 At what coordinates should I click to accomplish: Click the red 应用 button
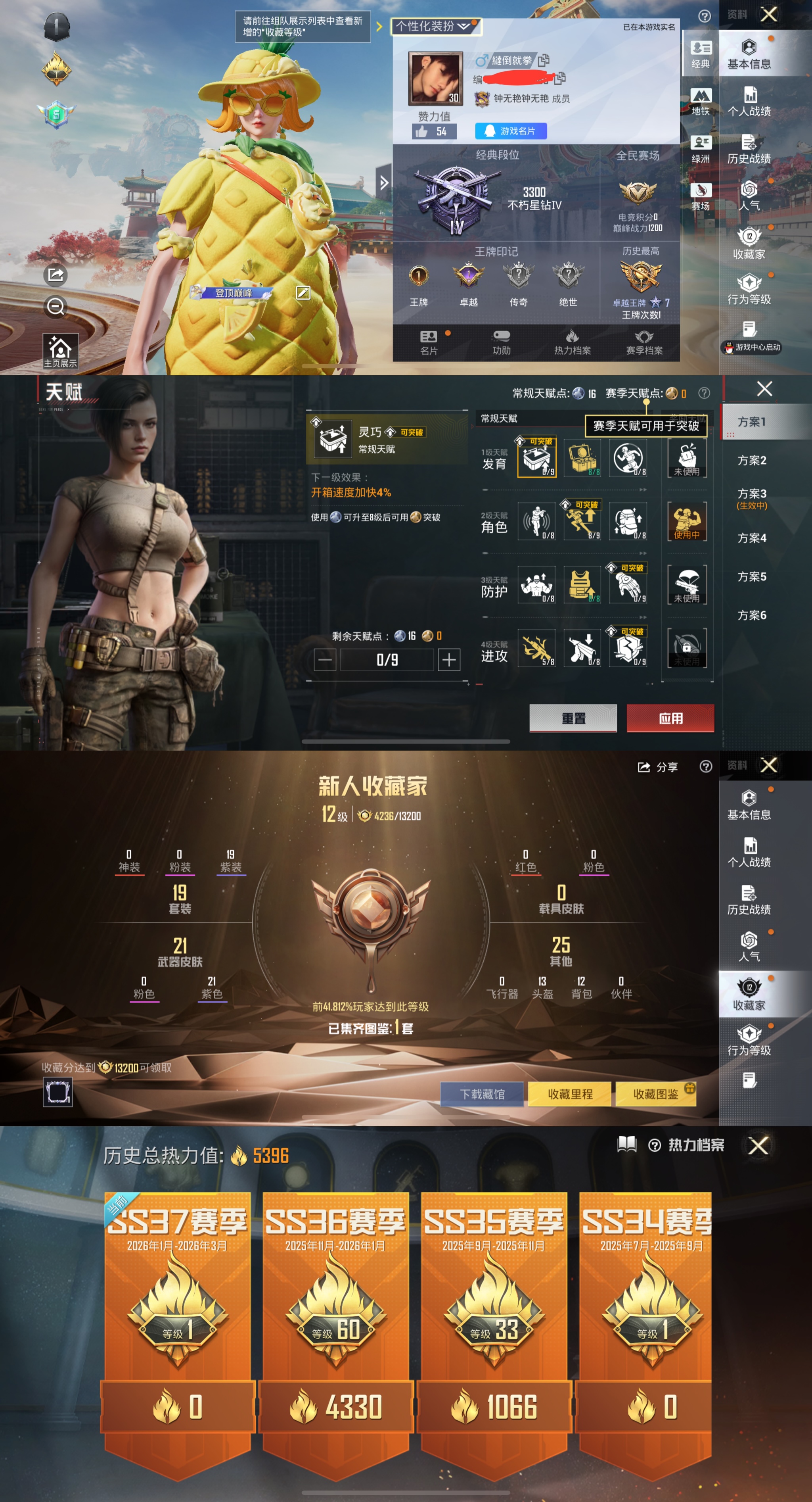click(670, 718)
